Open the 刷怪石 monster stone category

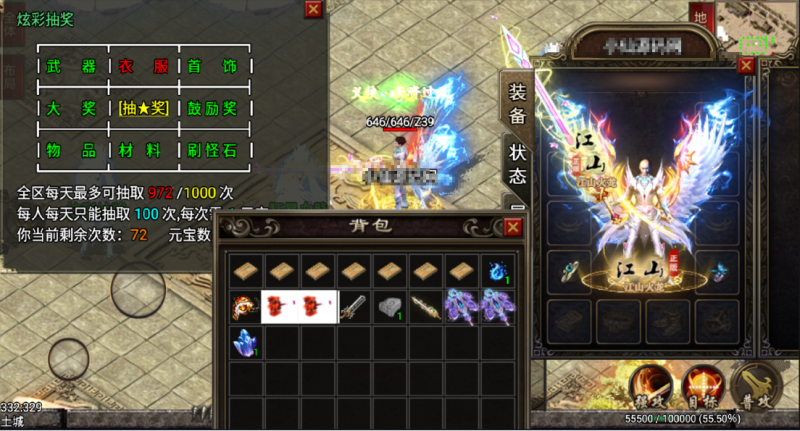[x=211, y=150]
